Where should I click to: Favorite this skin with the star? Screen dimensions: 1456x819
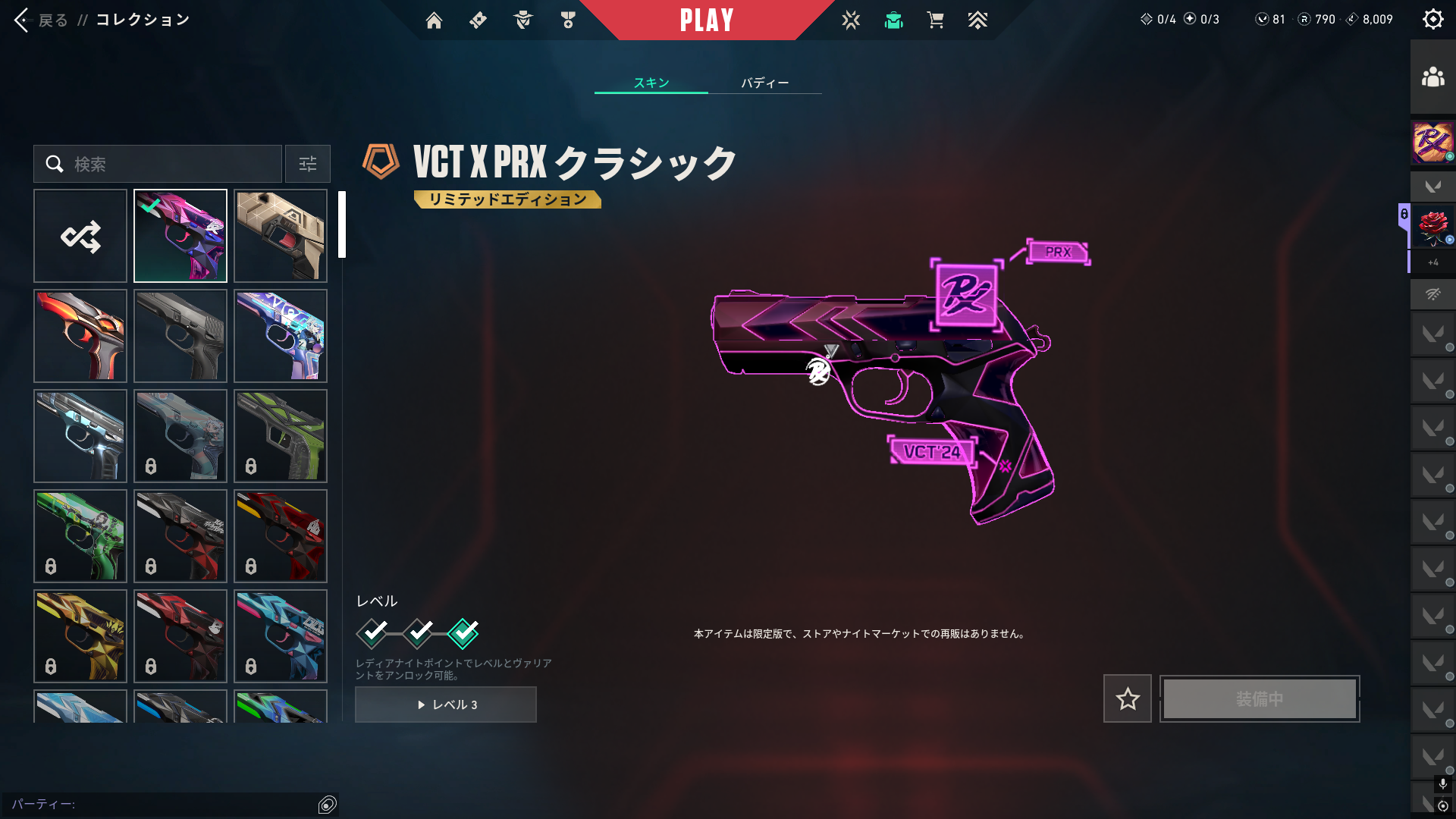click(x=1127, y=698)
